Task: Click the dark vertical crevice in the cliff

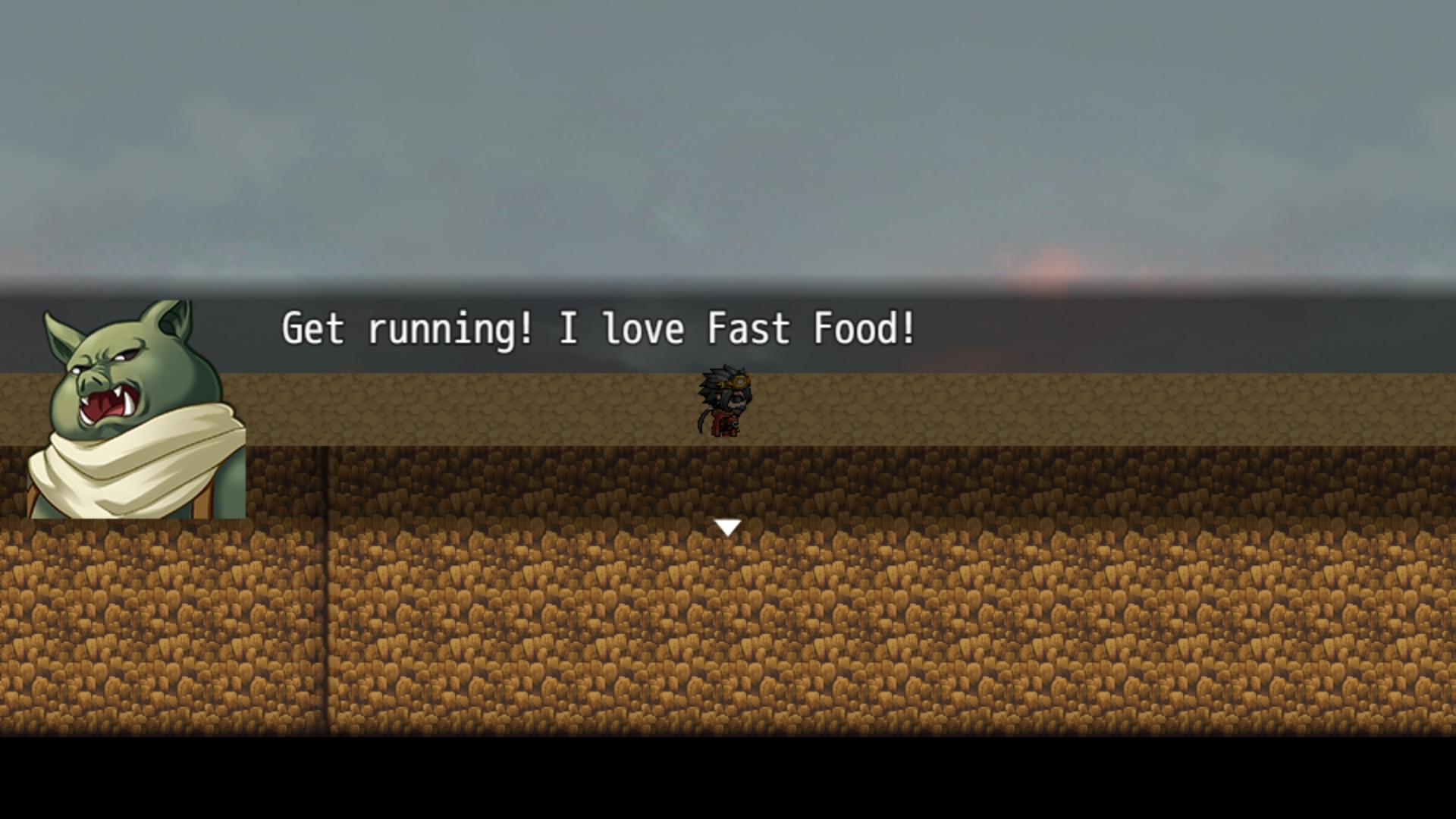Action: coord(326,607)
